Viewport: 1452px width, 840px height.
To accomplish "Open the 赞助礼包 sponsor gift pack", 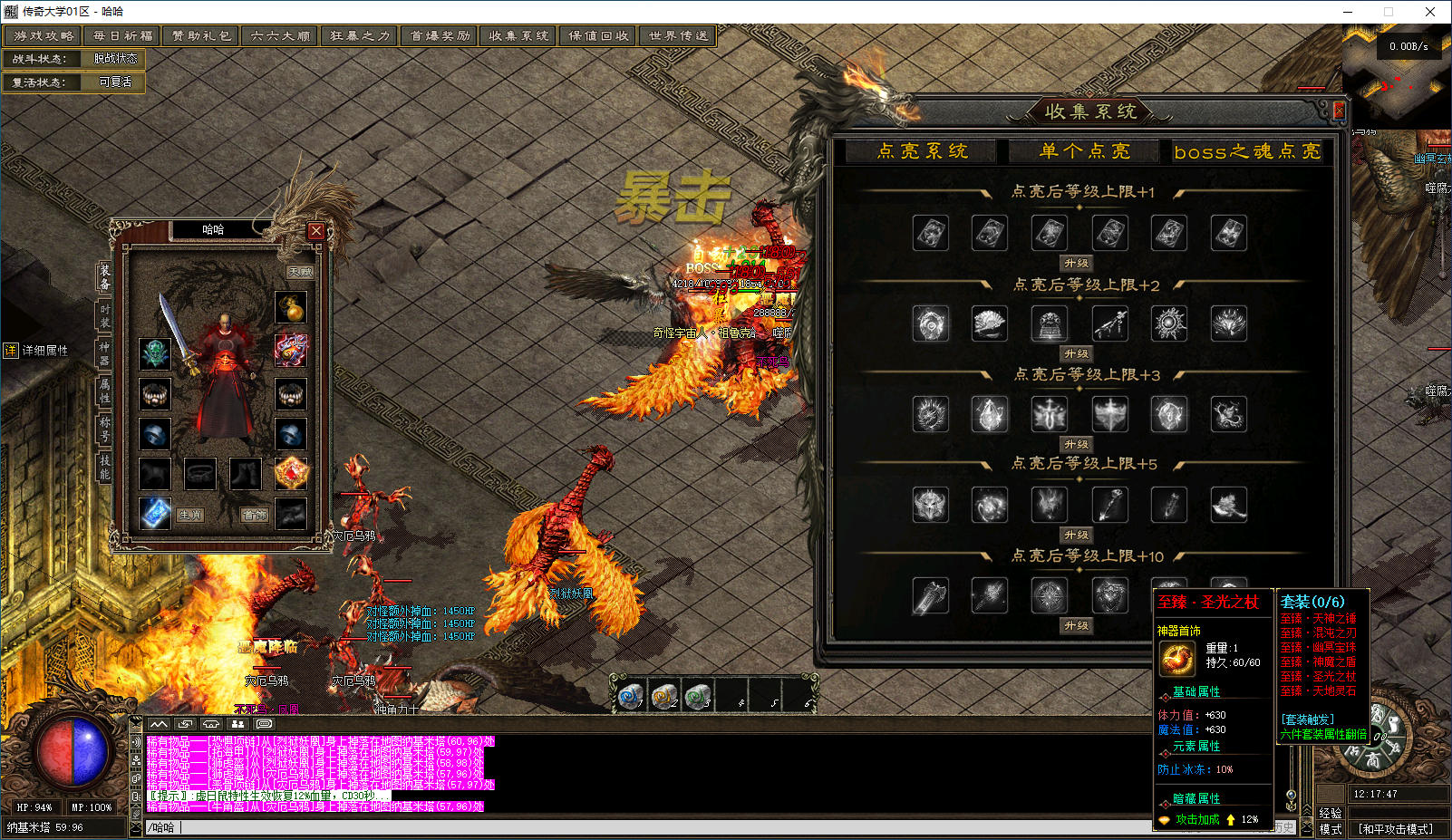I will point(201,35).
